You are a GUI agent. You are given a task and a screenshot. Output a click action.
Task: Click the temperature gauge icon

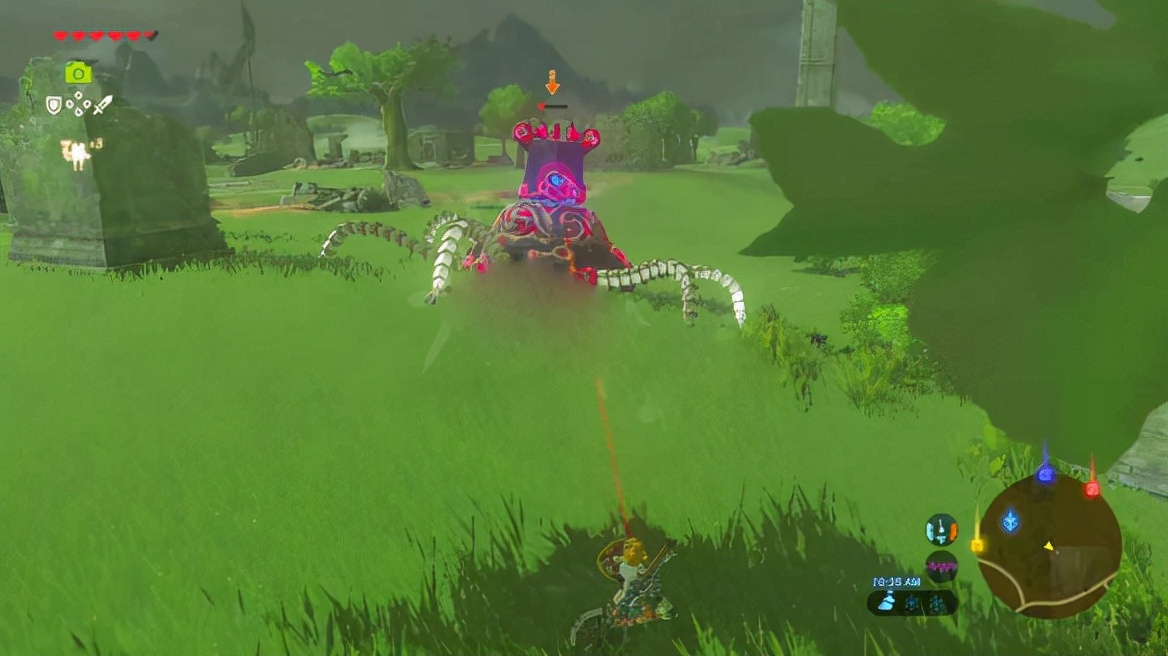[941, 529]
